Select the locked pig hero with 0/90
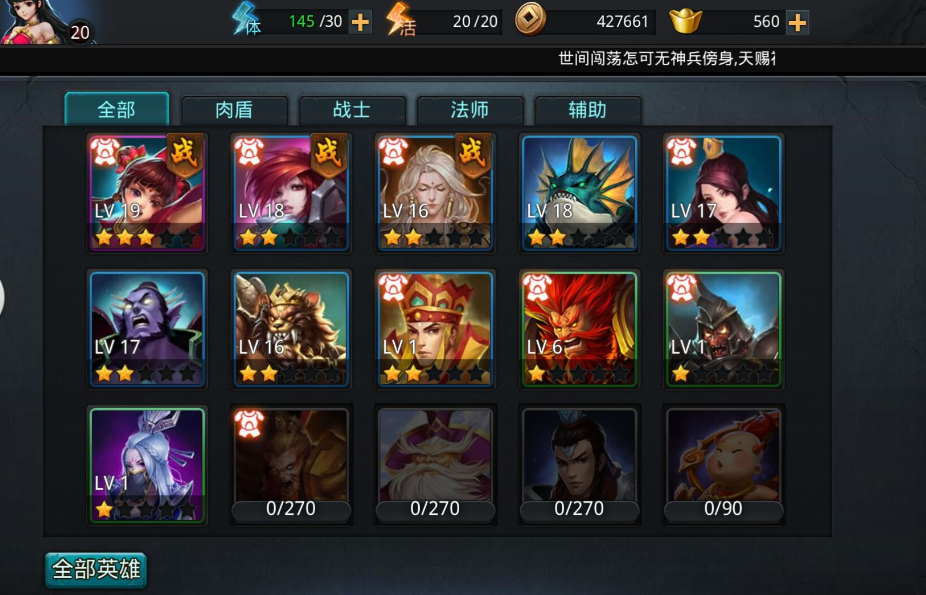 [x=723, y=464]
